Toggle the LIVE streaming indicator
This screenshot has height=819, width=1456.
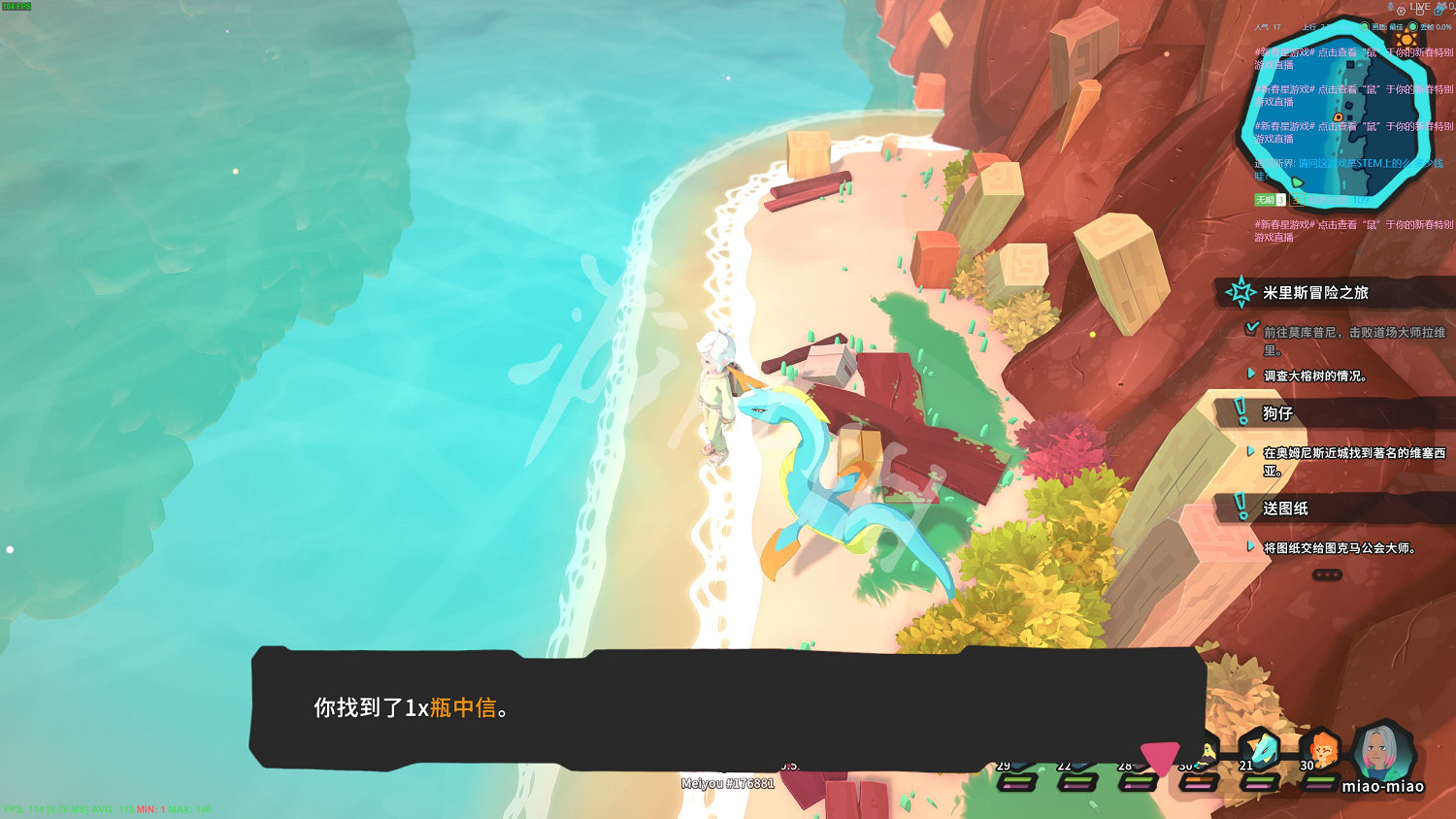tap(1420, 9)
